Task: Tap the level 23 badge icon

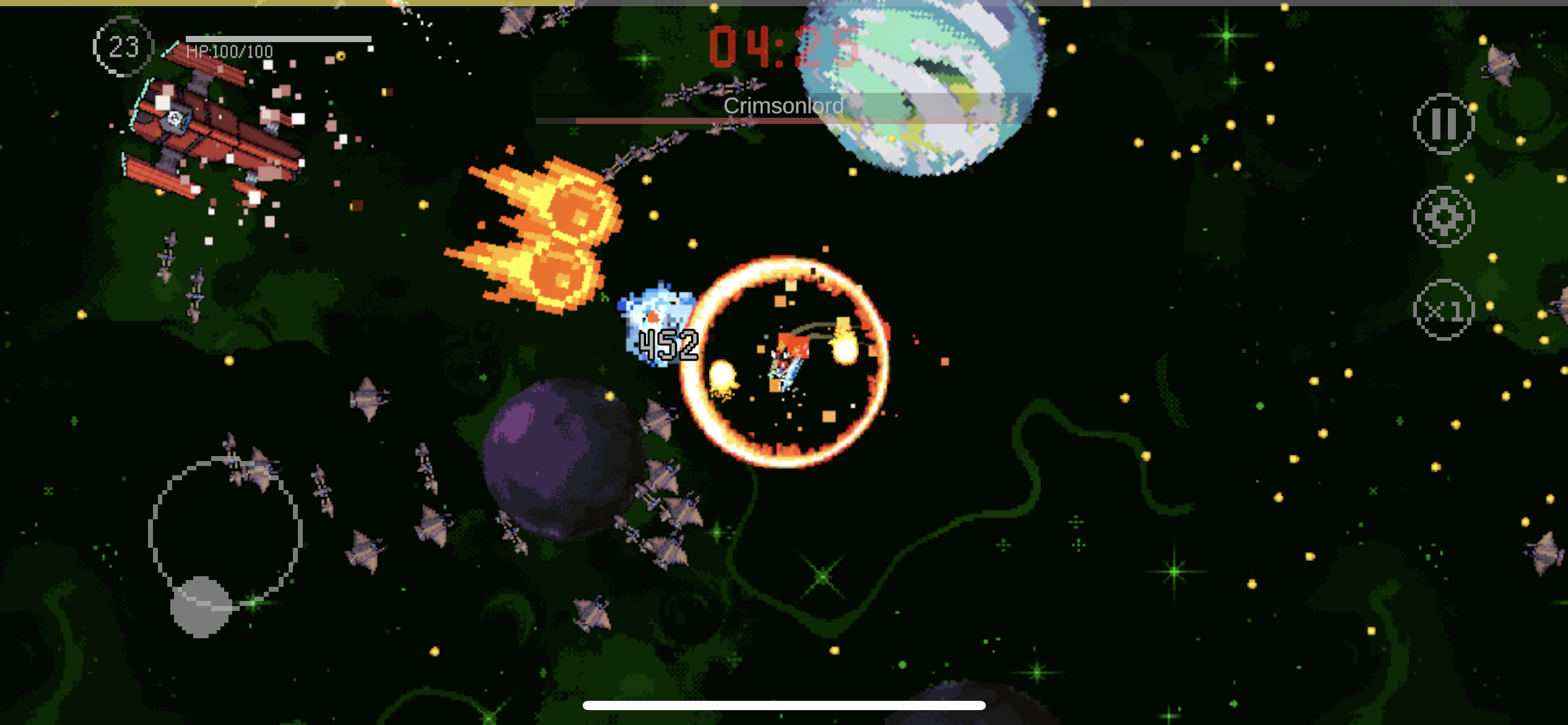Action: (x=123, y=46)
